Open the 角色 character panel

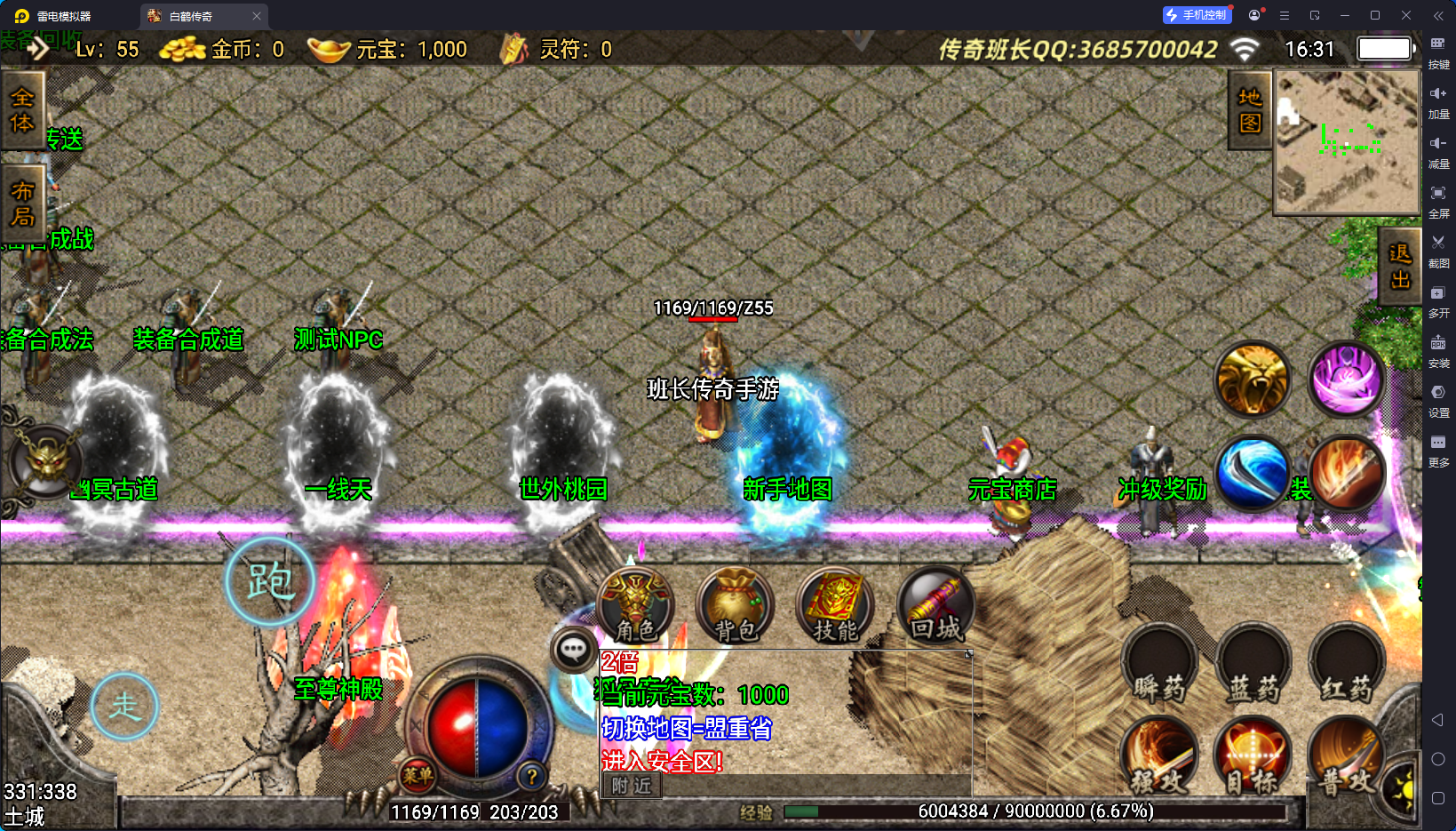pos(635,606)
